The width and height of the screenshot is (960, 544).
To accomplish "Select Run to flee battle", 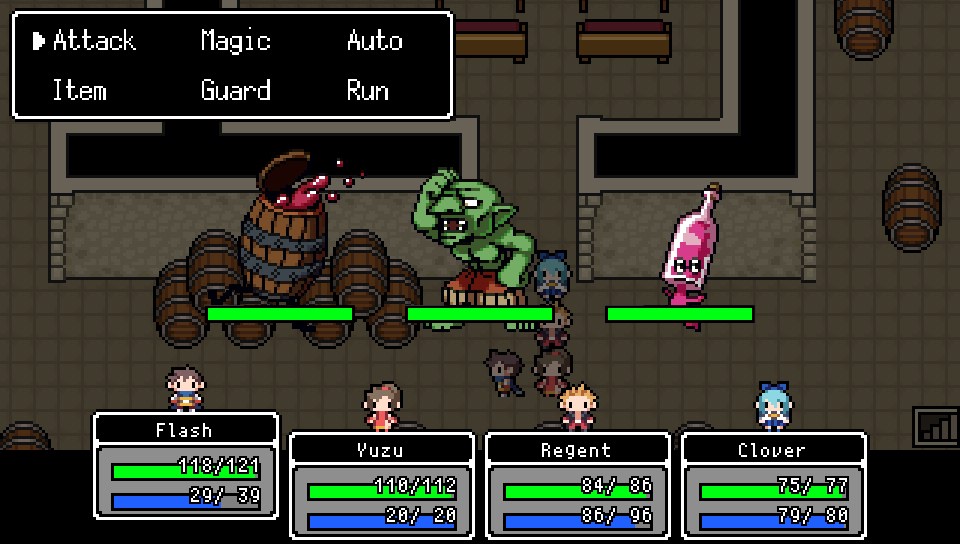I will coord(367,91).
